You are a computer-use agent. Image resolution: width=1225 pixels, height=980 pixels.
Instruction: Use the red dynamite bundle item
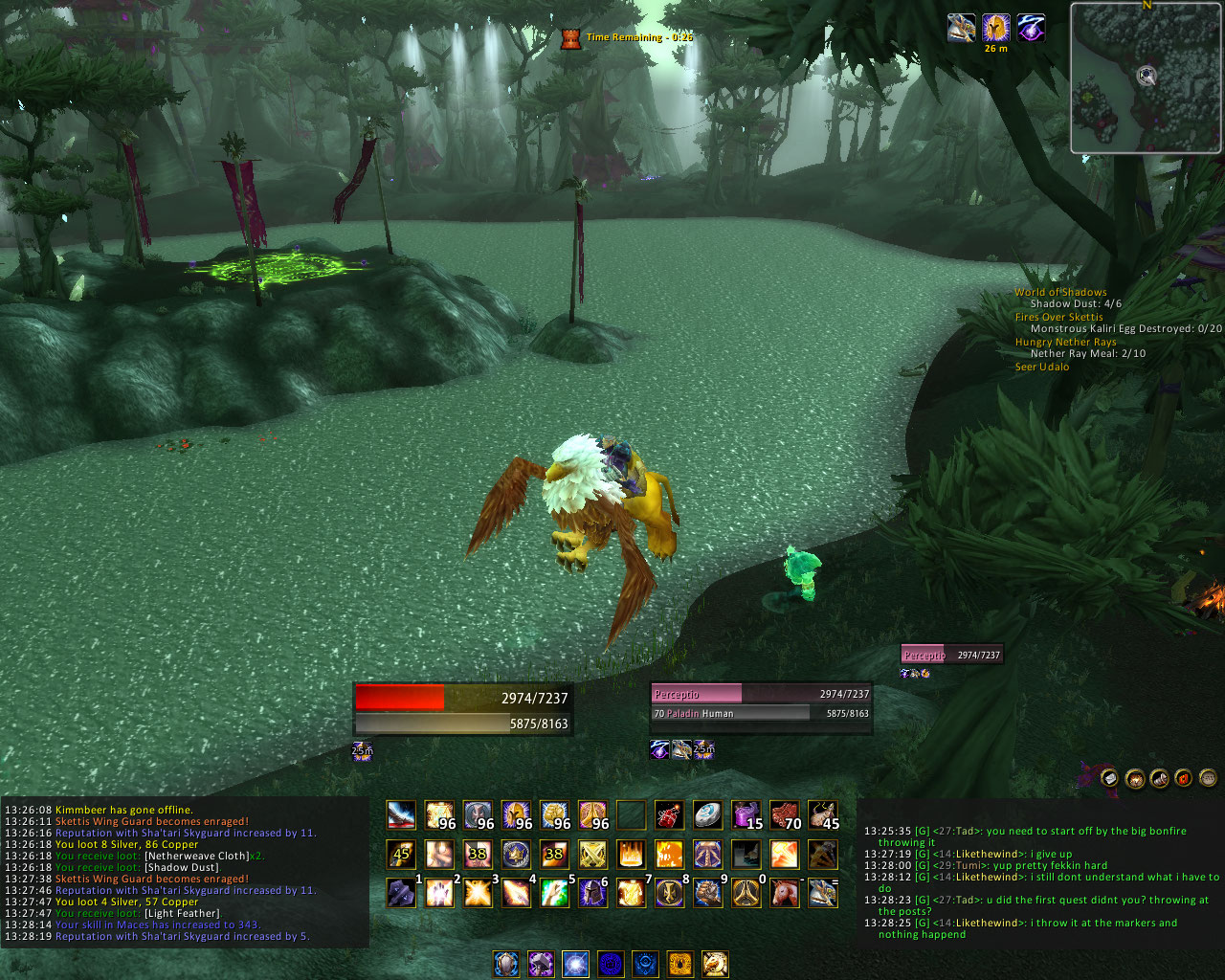[669, 815]
